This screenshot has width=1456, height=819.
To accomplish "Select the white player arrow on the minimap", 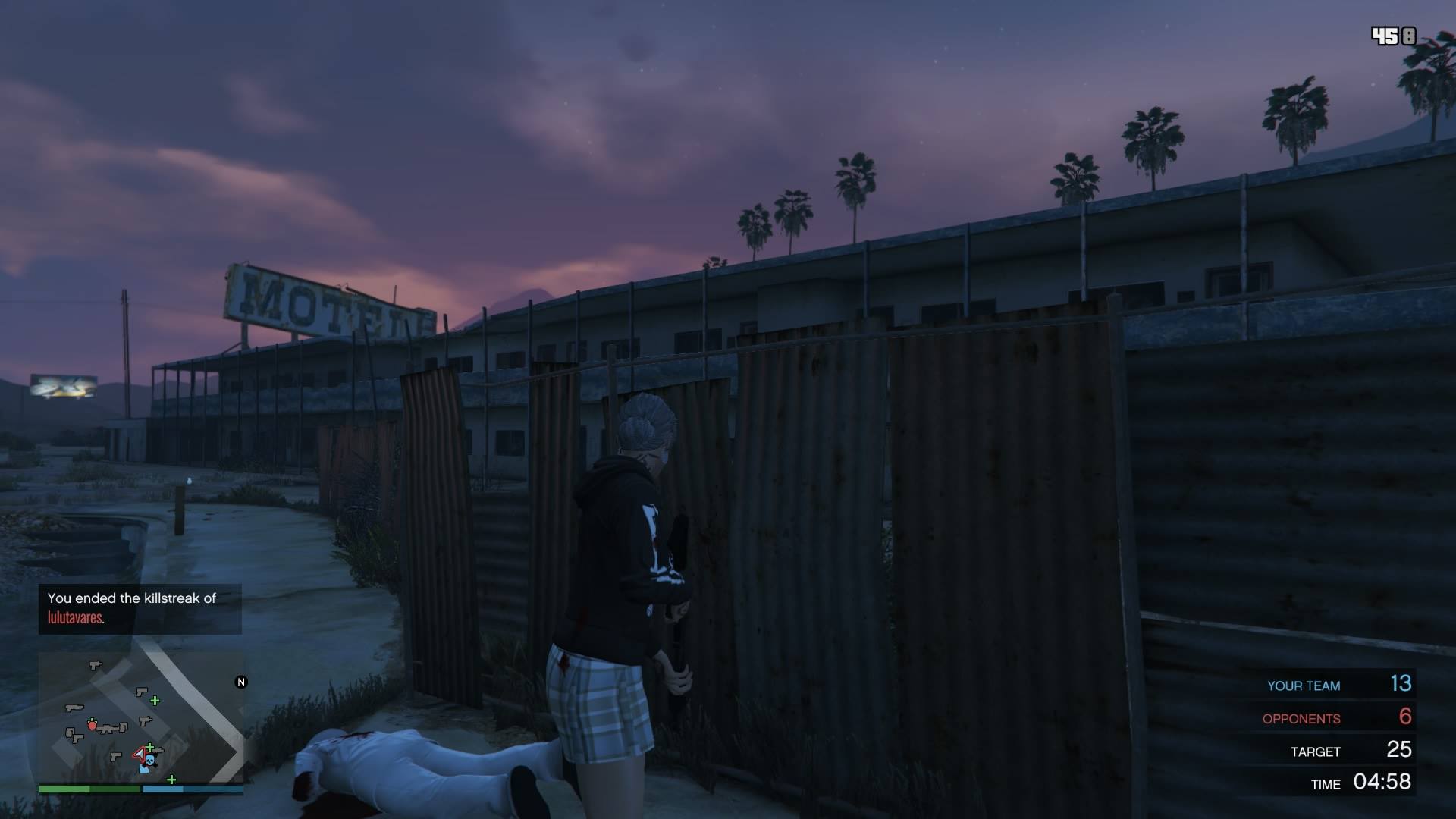I will (x=140, y=754).
